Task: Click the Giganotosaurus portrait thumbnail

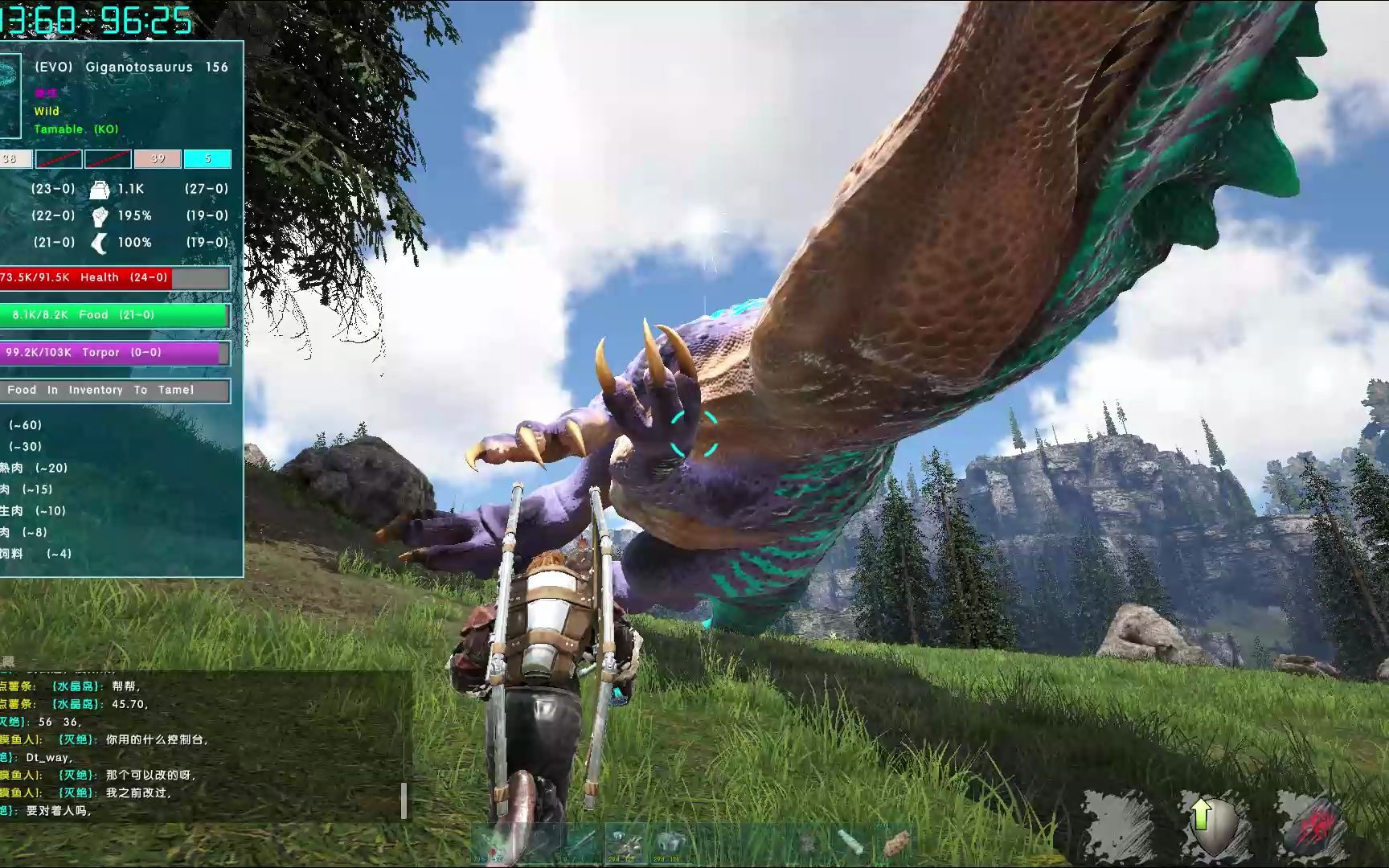Action: click(x=10, y=96)
